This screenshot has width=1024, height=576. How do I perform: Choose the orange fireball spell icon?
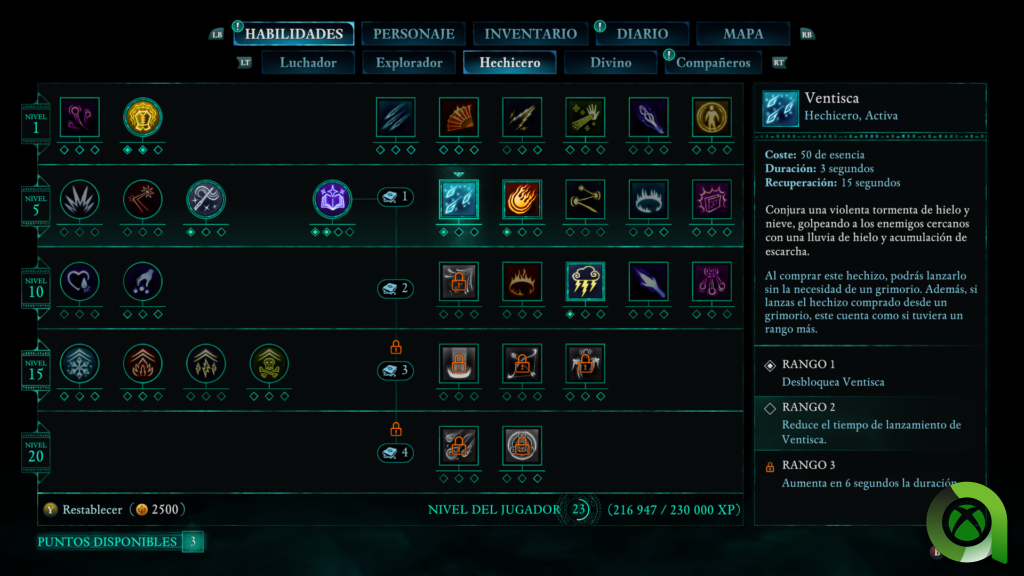522,200
